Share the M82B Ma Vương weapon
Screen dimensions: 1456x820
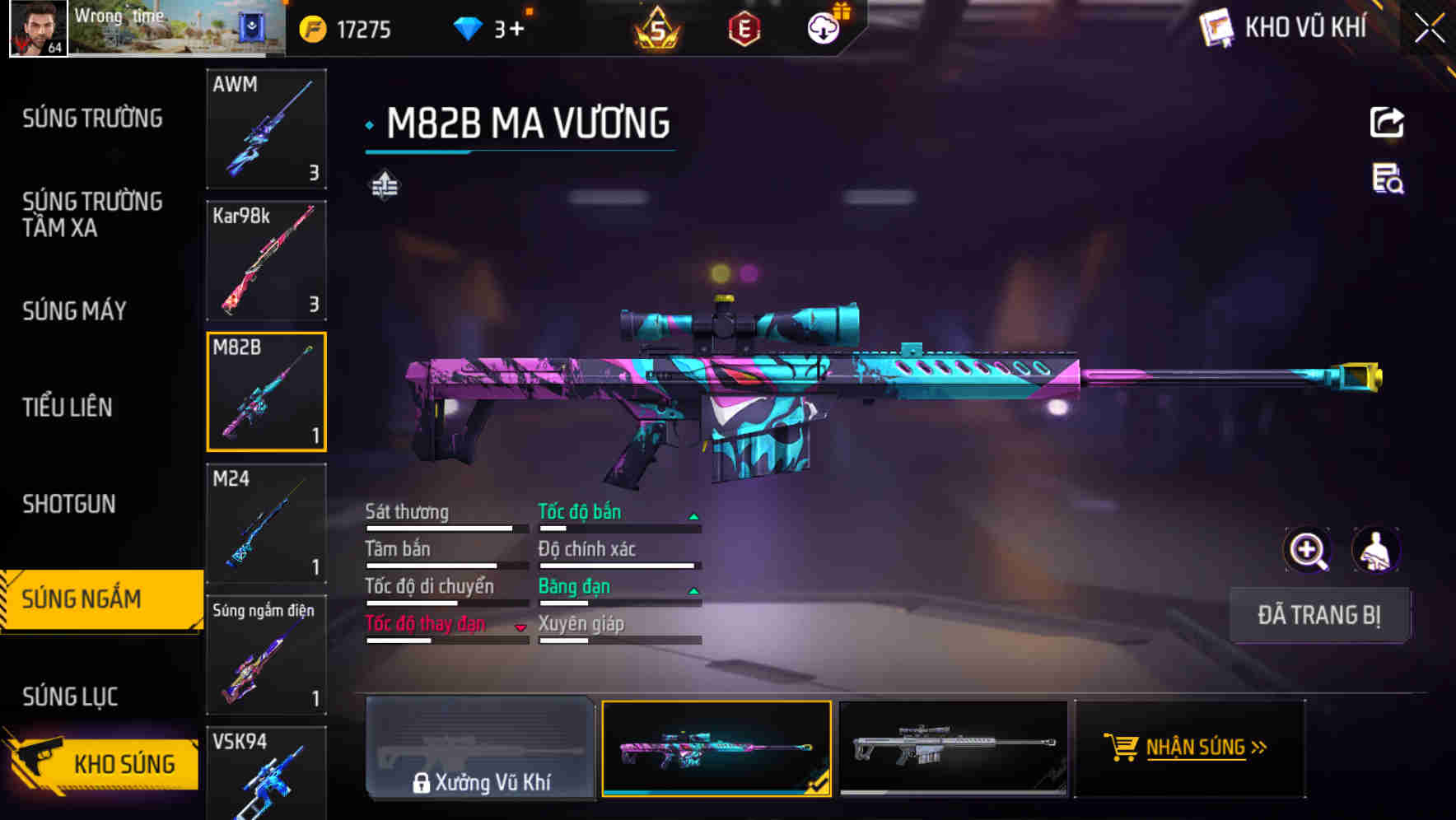coord(1388,121)
